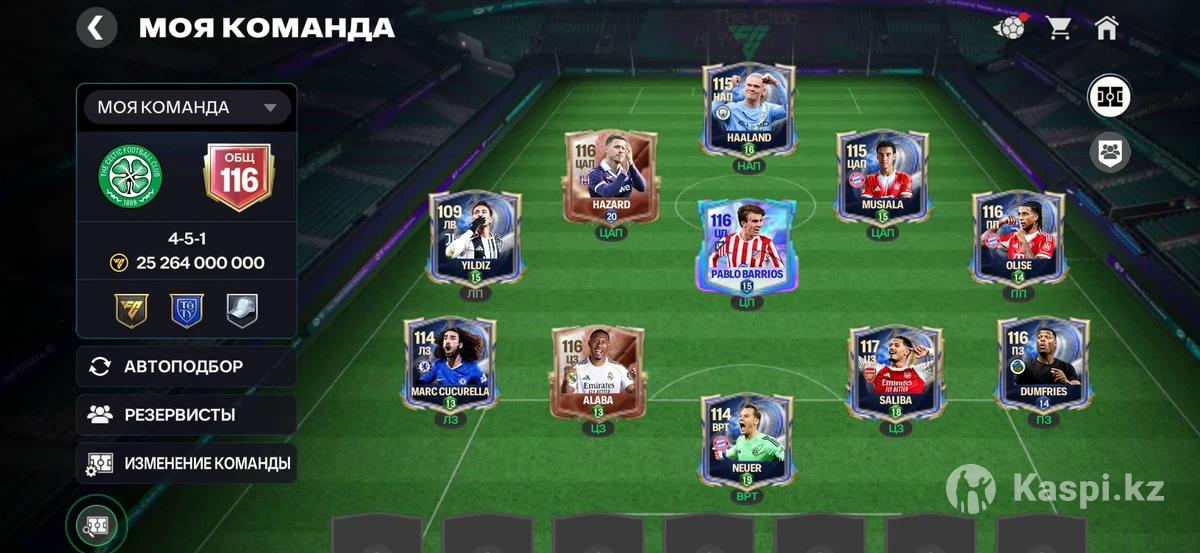
Task: Tap the АВТОПОДБОР auto-pick button
Action: 186,366
